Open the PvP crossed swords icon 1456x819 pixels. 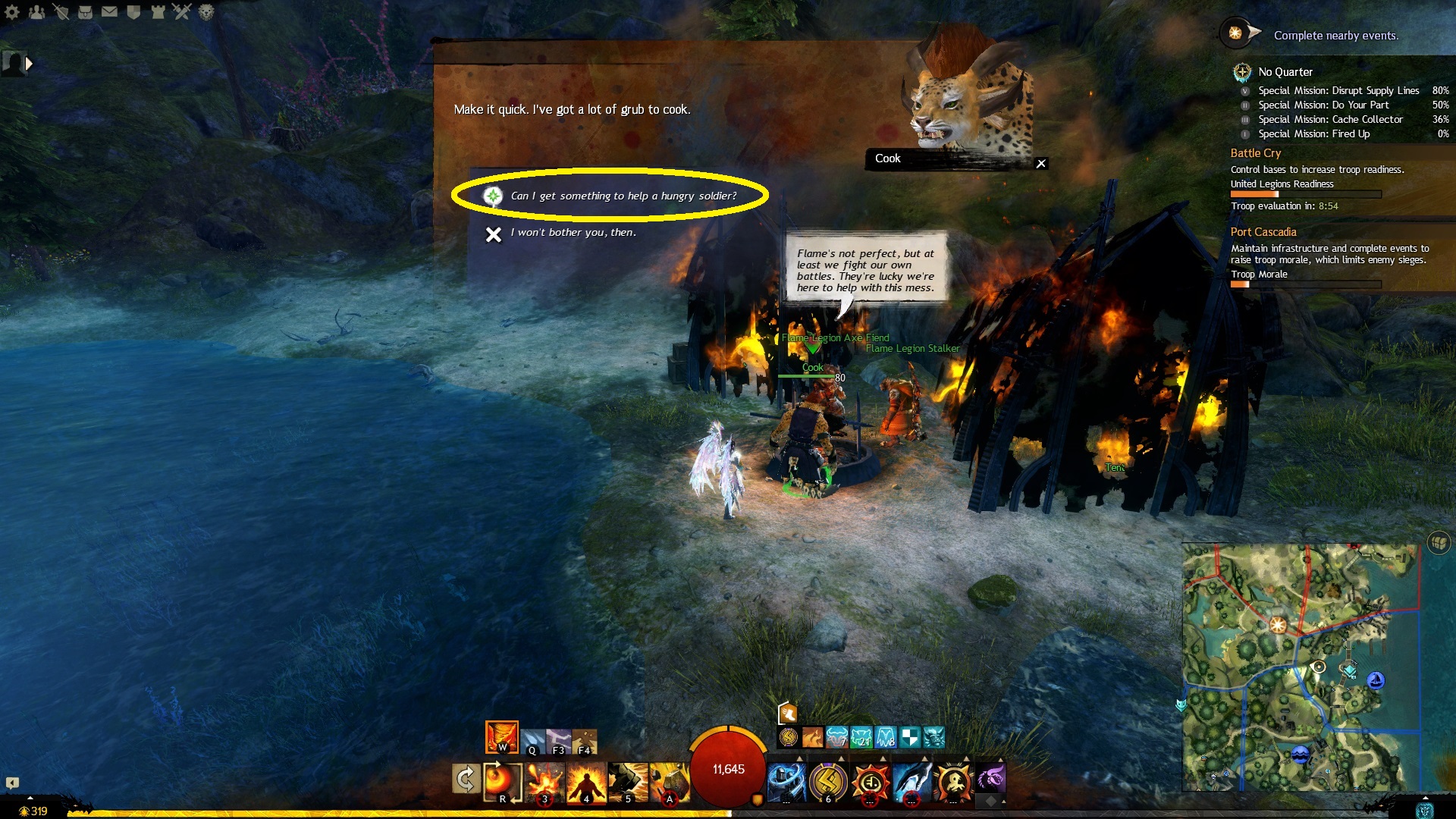tap(182, 11)
